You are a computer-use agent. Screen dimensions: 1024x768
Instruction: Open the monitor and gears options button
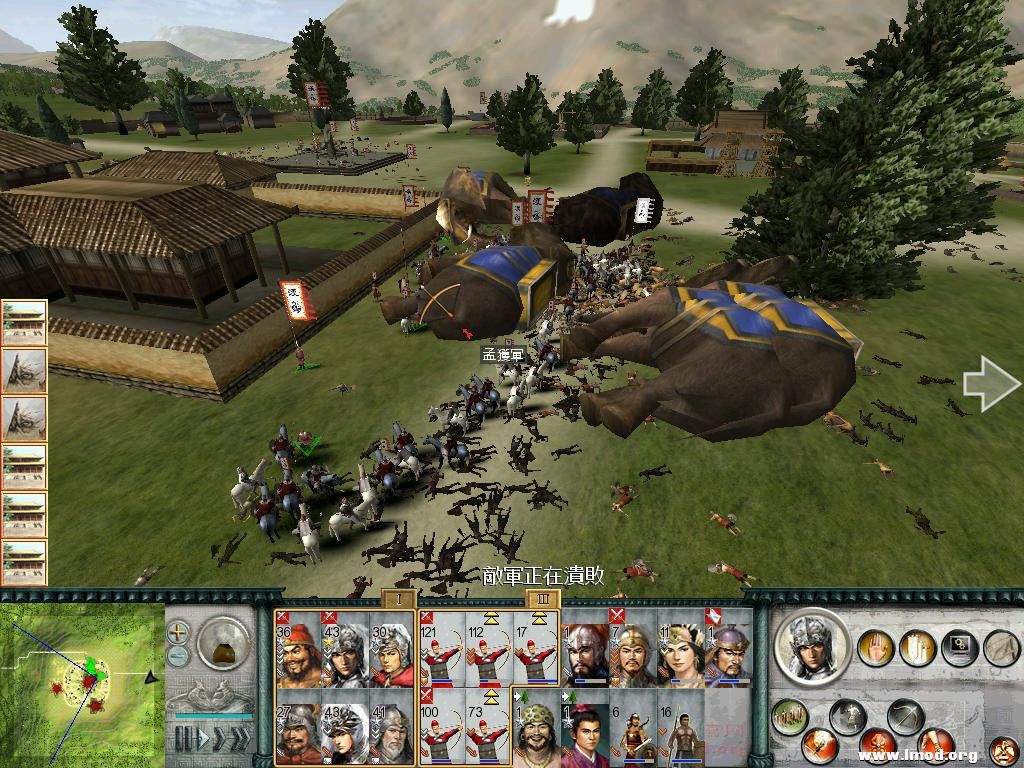(959, 648)
